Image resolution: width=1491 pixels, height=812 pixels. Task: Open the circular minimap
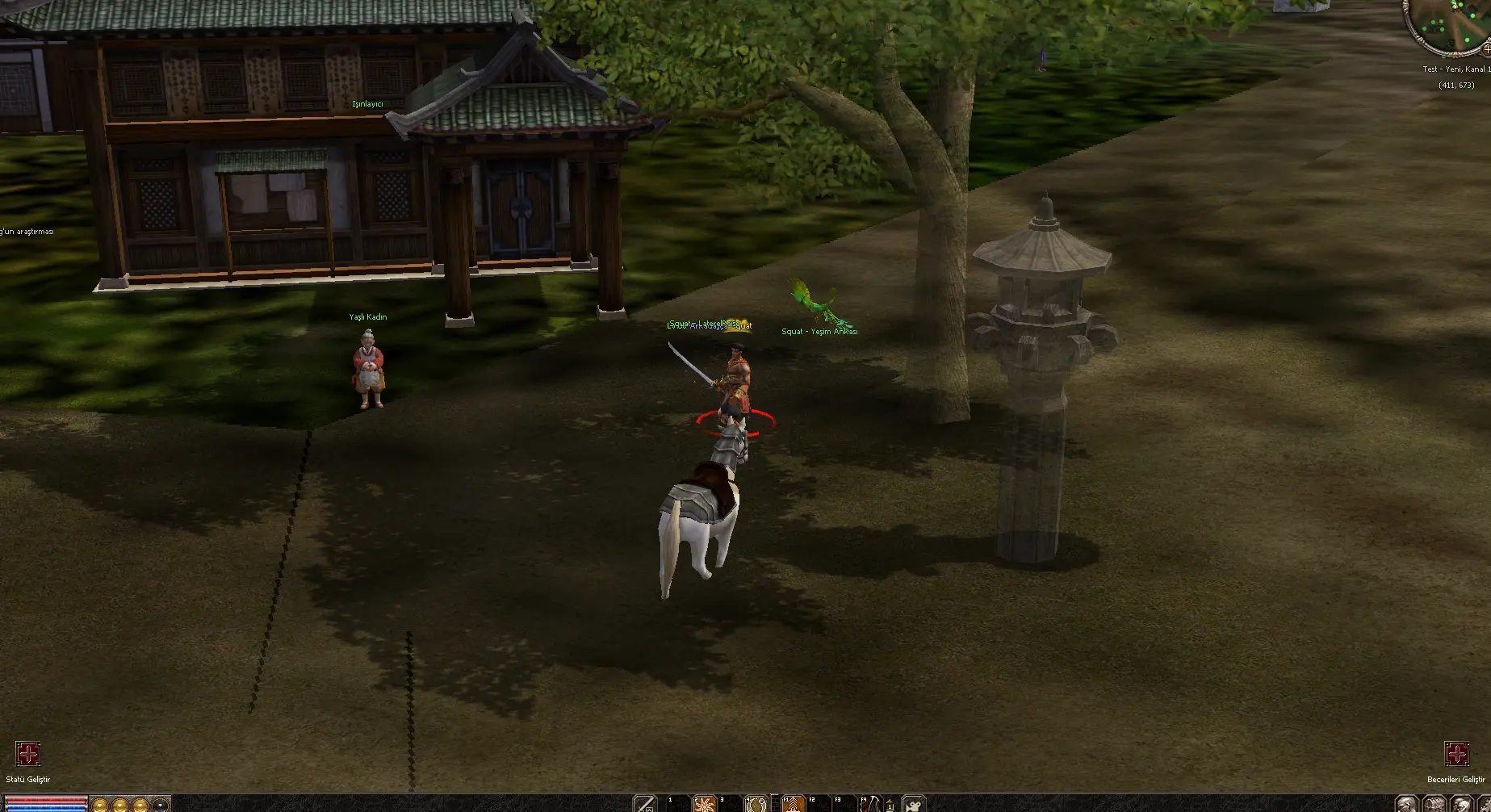coord(1451,26)
